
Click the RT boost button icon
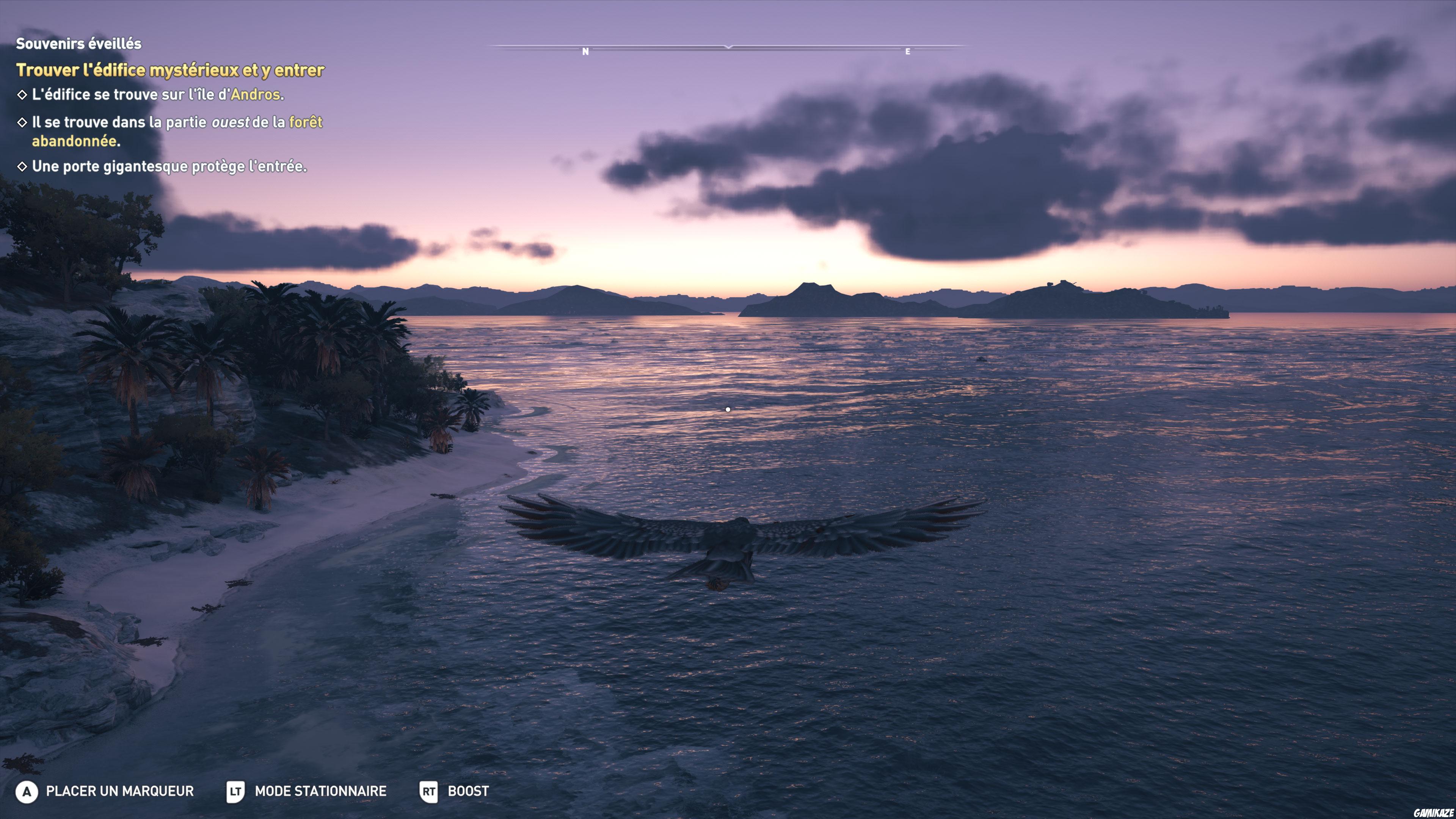[x=430, y=792]
